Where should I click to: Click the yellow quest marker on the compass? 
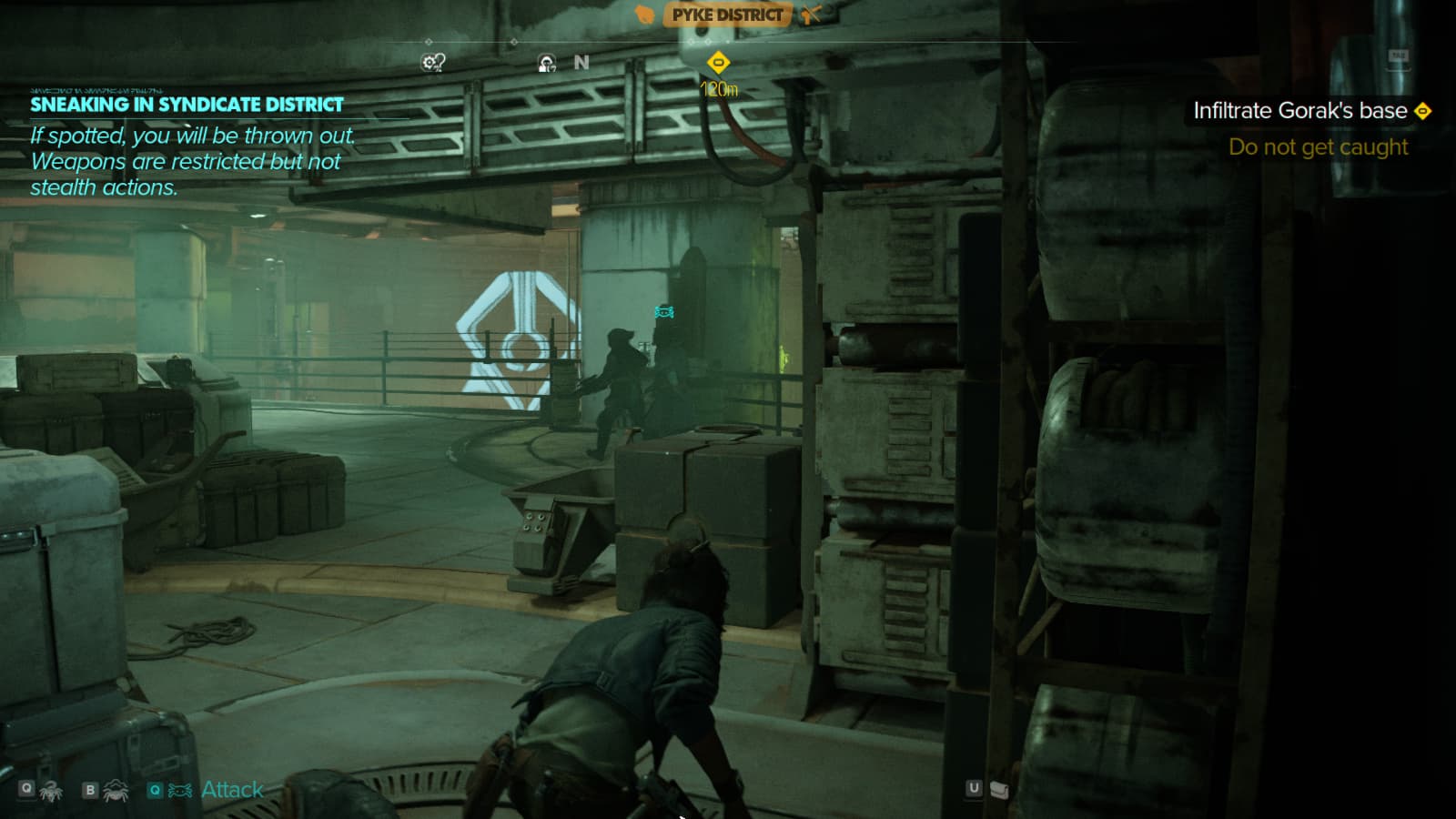point(718,63)
